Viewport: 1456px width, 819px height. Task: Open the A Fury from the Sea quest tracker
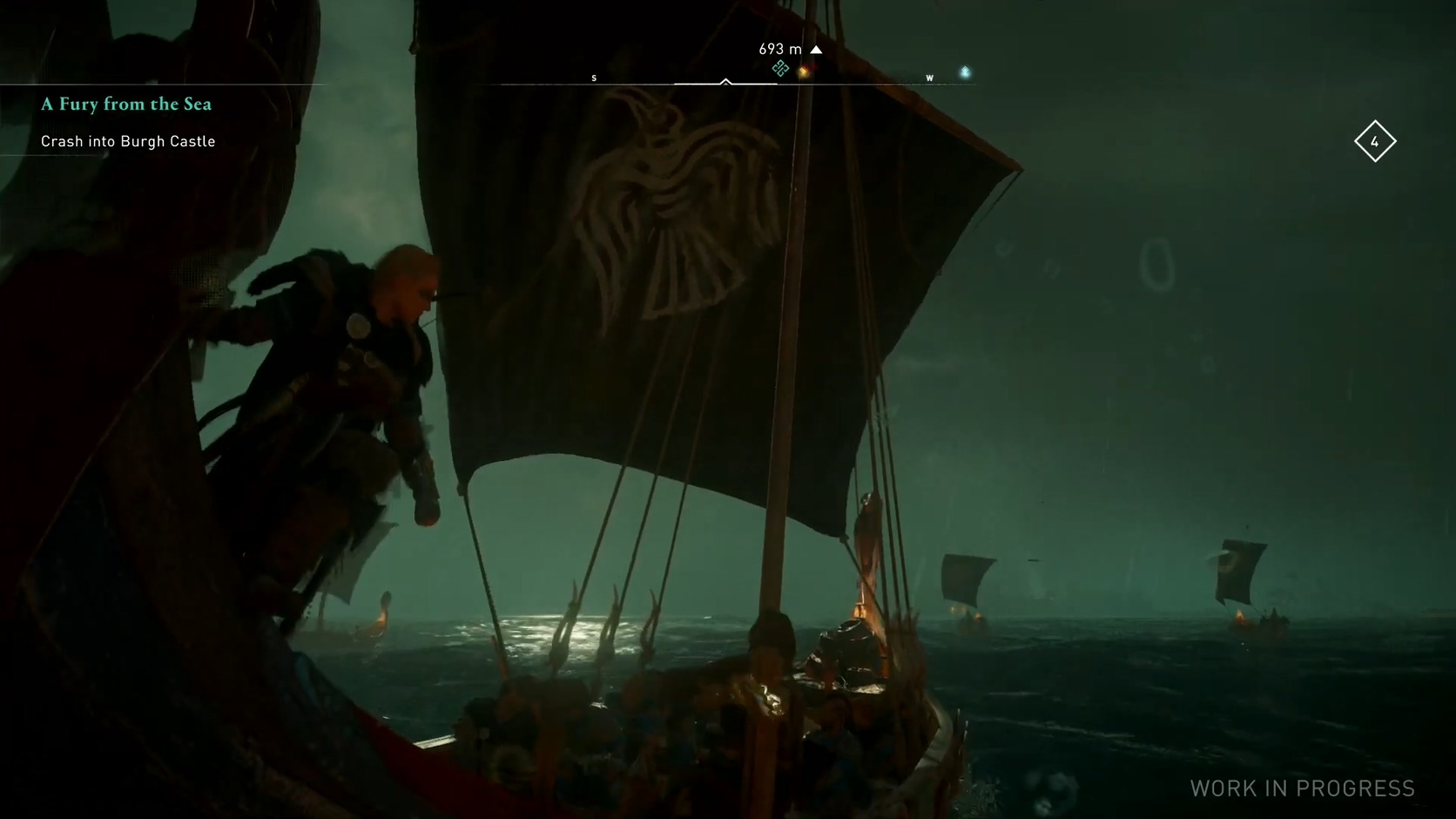click(x=126, y=105)
